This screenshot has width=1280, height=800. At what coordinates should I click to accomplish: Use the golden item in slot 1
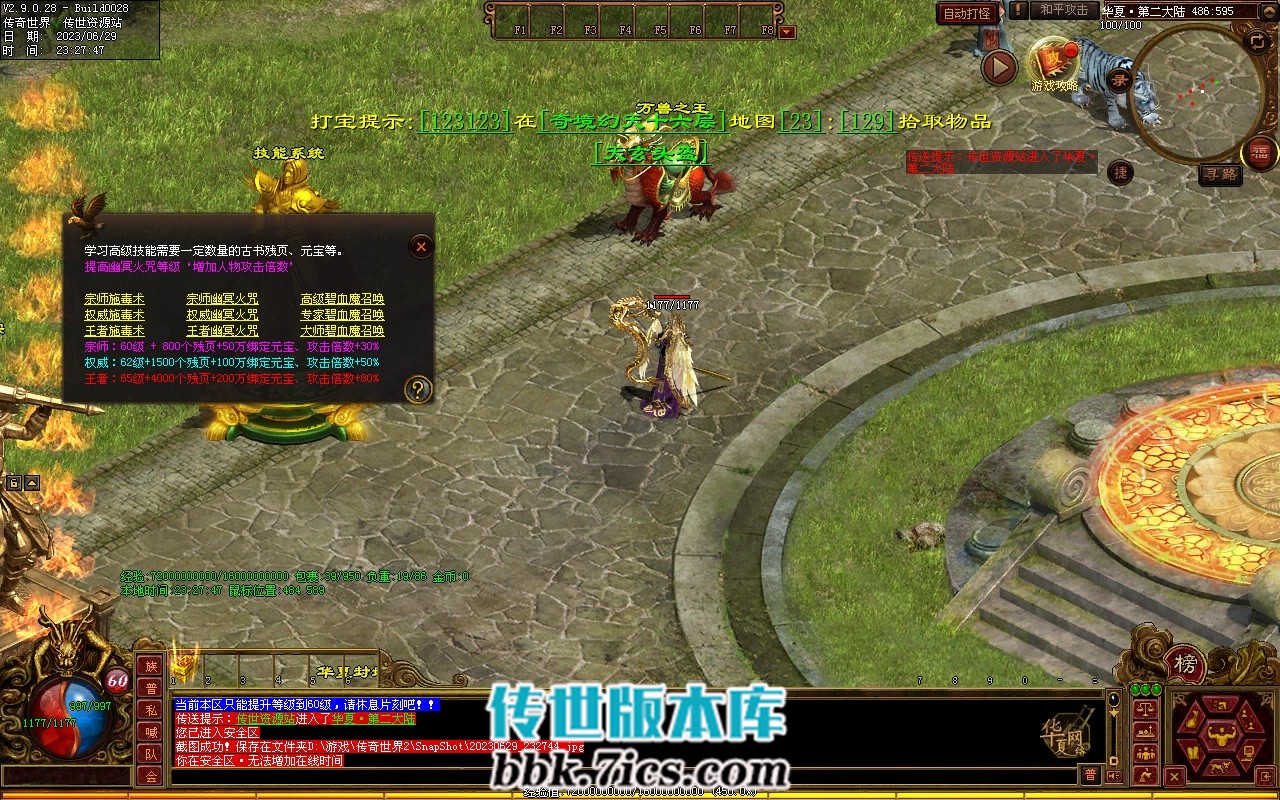click(x=184, y=667)
